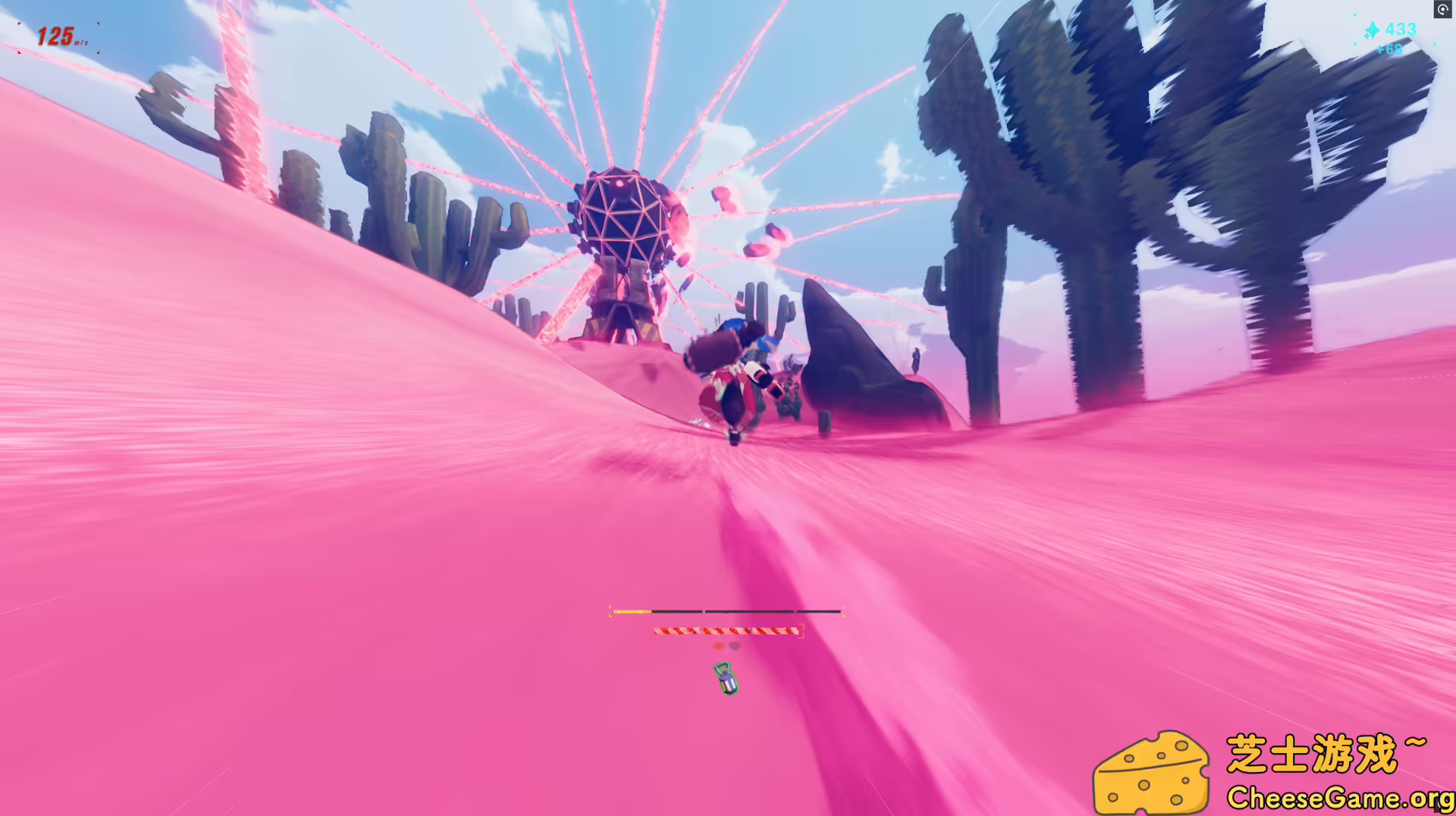Click the cyan sparkle currency icon

pyautogui.click(x=1373, y=30)
